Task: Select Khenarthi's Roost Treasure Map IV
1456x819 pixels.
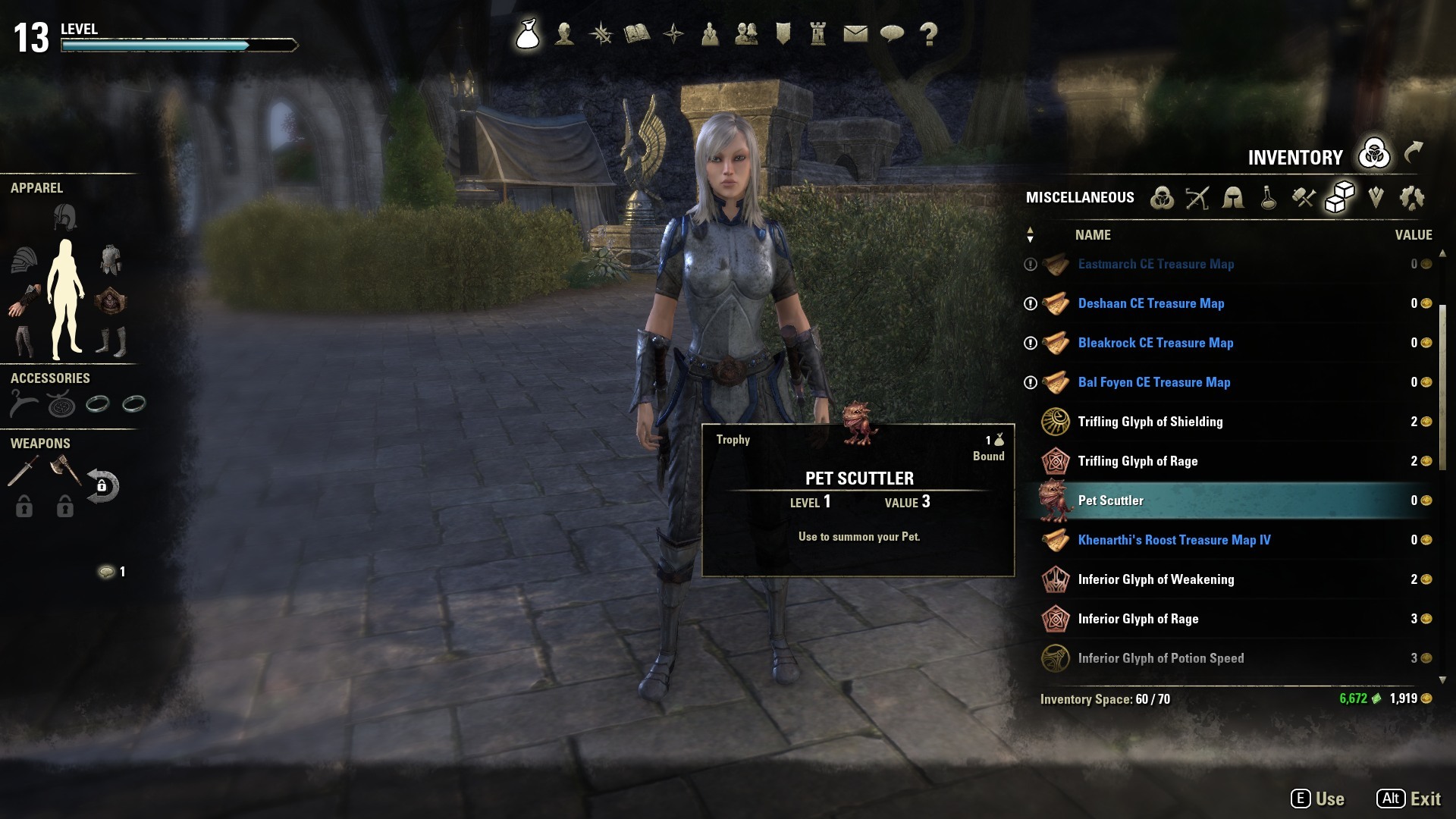Action: click(x=1174, y=540)
